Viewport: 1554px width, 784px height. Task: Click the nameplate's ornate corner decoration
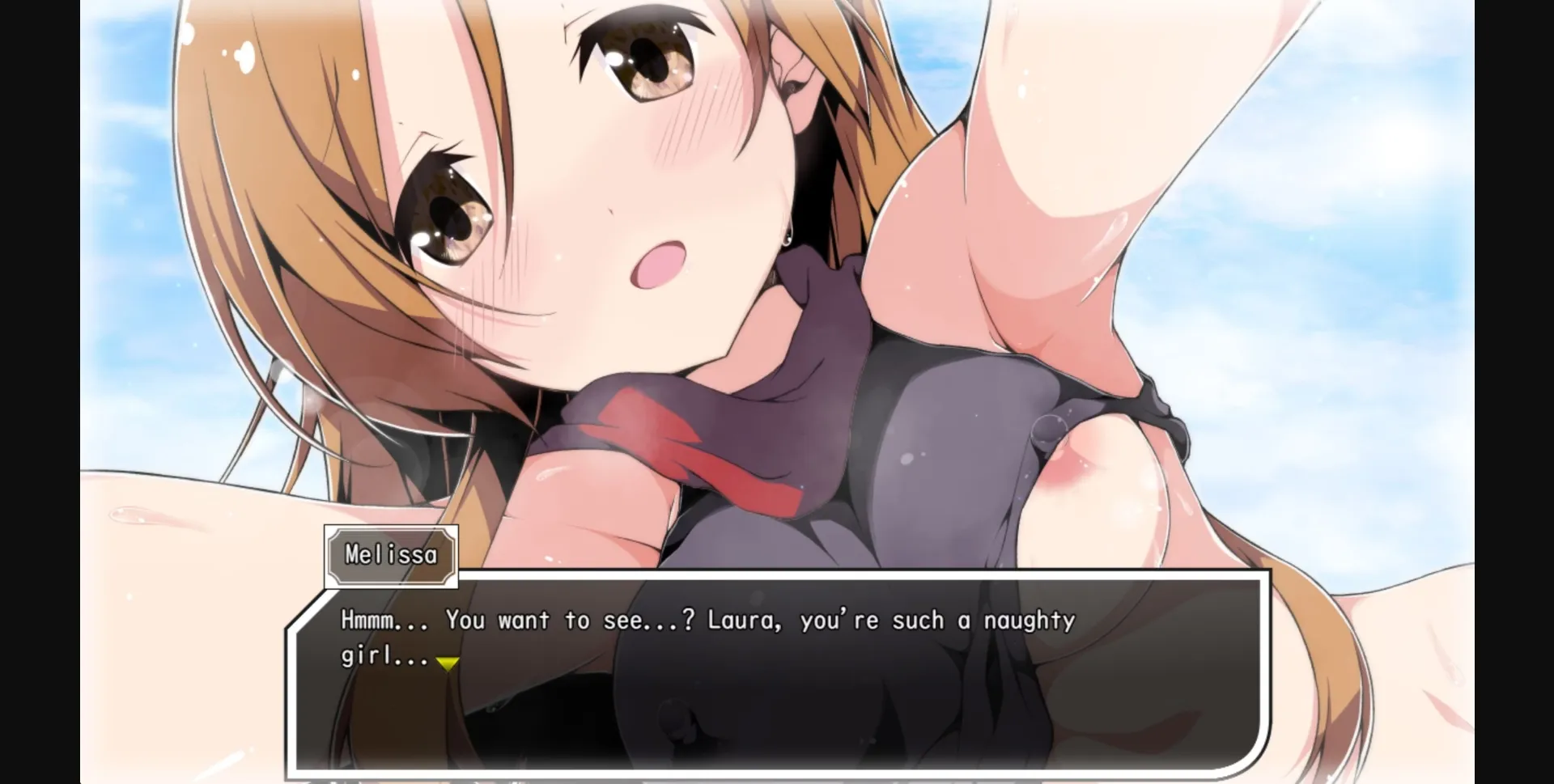click(x=333, y=535)
